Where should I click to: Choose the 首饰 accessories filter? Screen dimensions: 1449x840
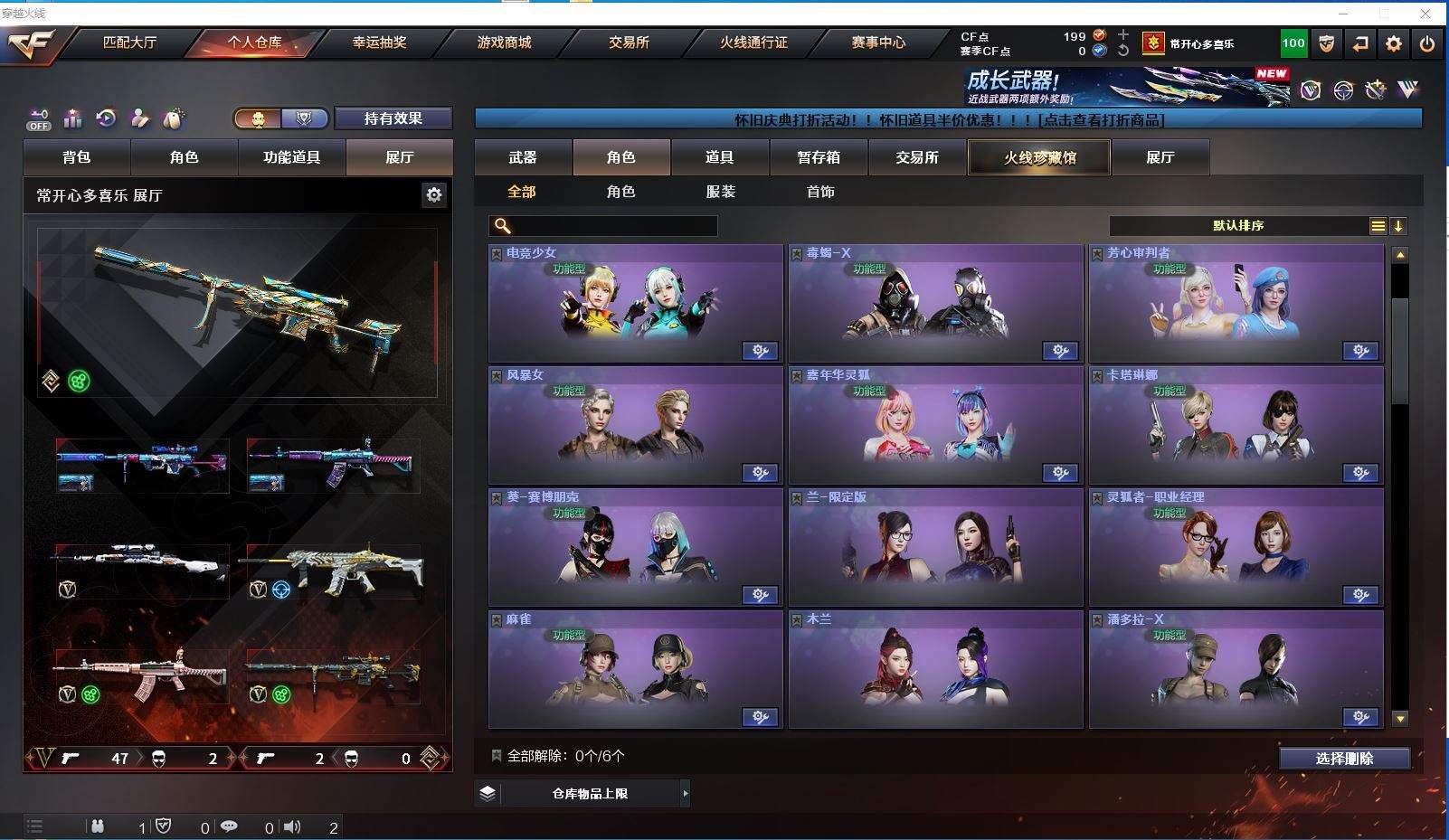tap(820, 192)
